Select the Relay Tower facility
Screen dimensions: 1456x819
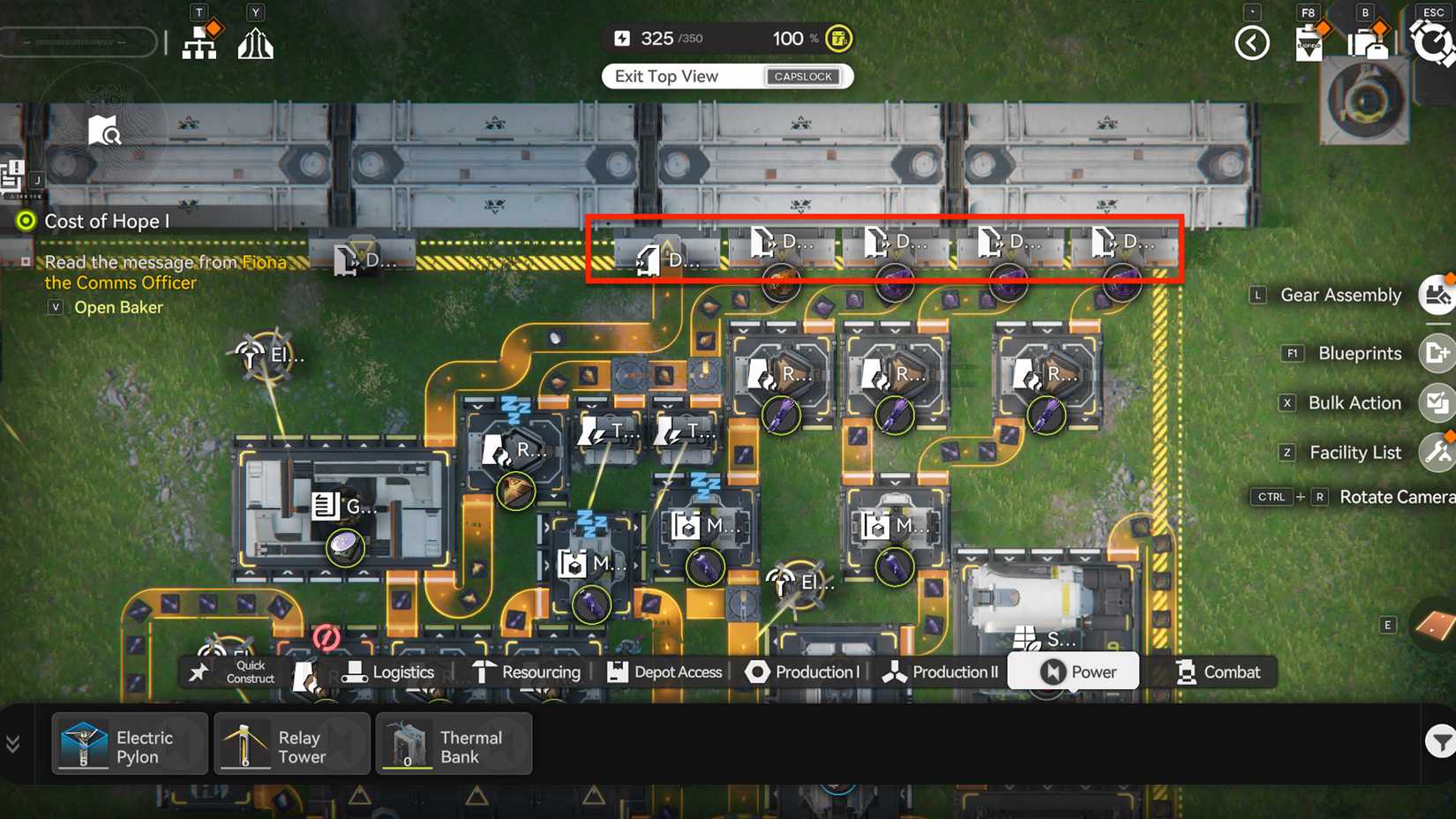[x=291, y=743]
